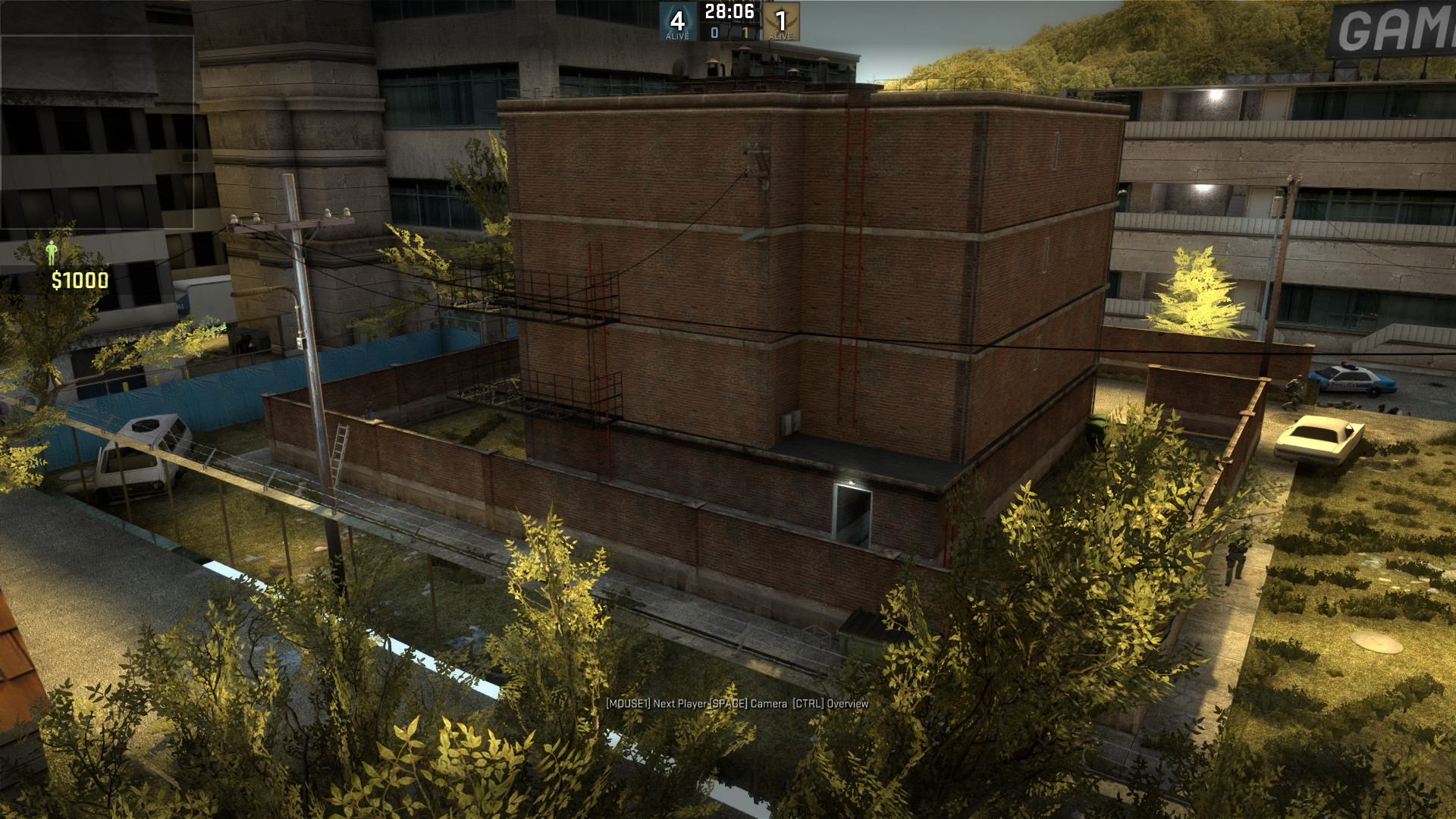Click the blue CT score digit 0
This screenshot has width=1456, height=819.
pos(716,34)
